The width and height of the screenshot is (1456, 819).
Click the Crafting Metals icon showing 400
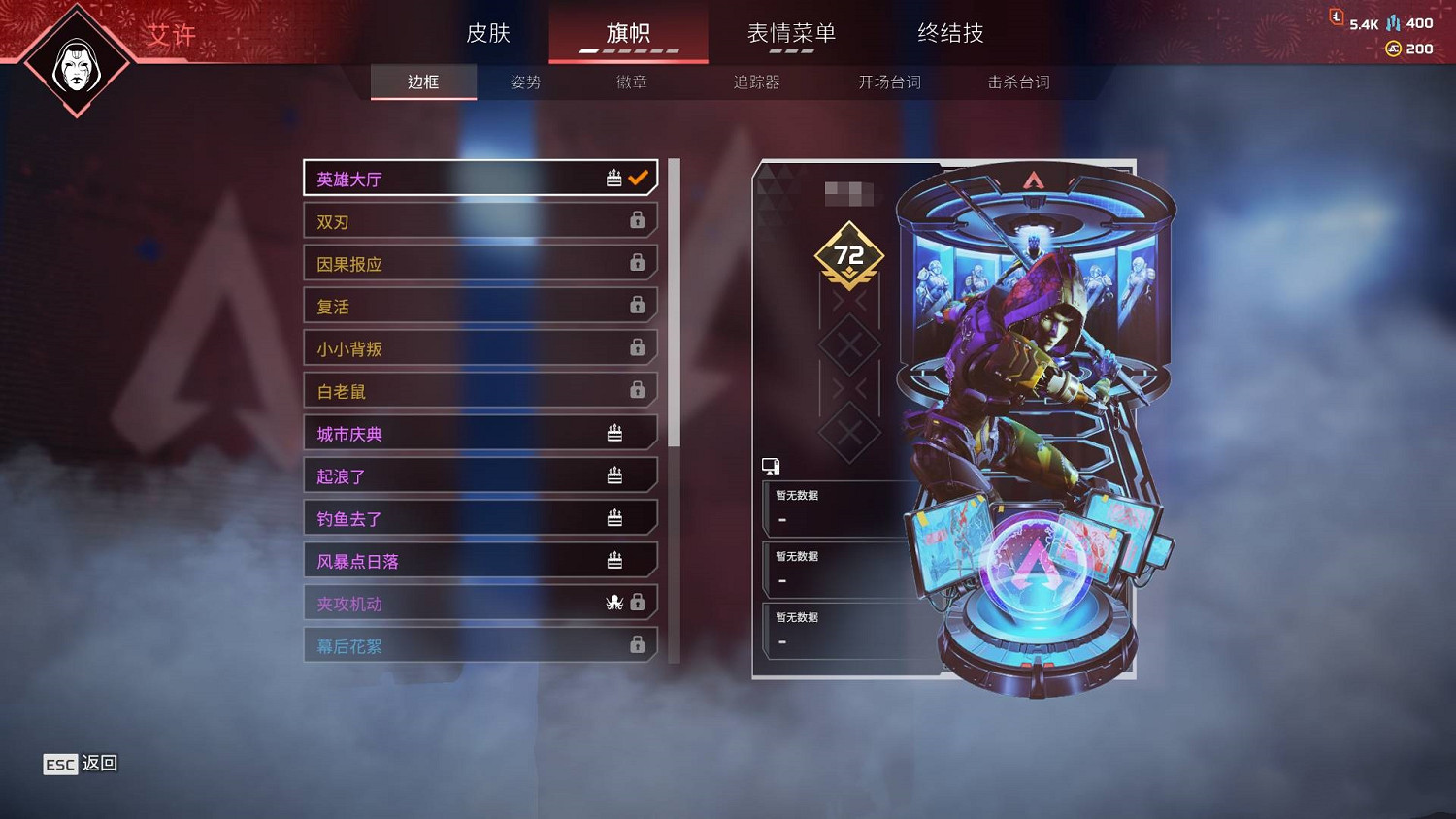point(1394,16)
